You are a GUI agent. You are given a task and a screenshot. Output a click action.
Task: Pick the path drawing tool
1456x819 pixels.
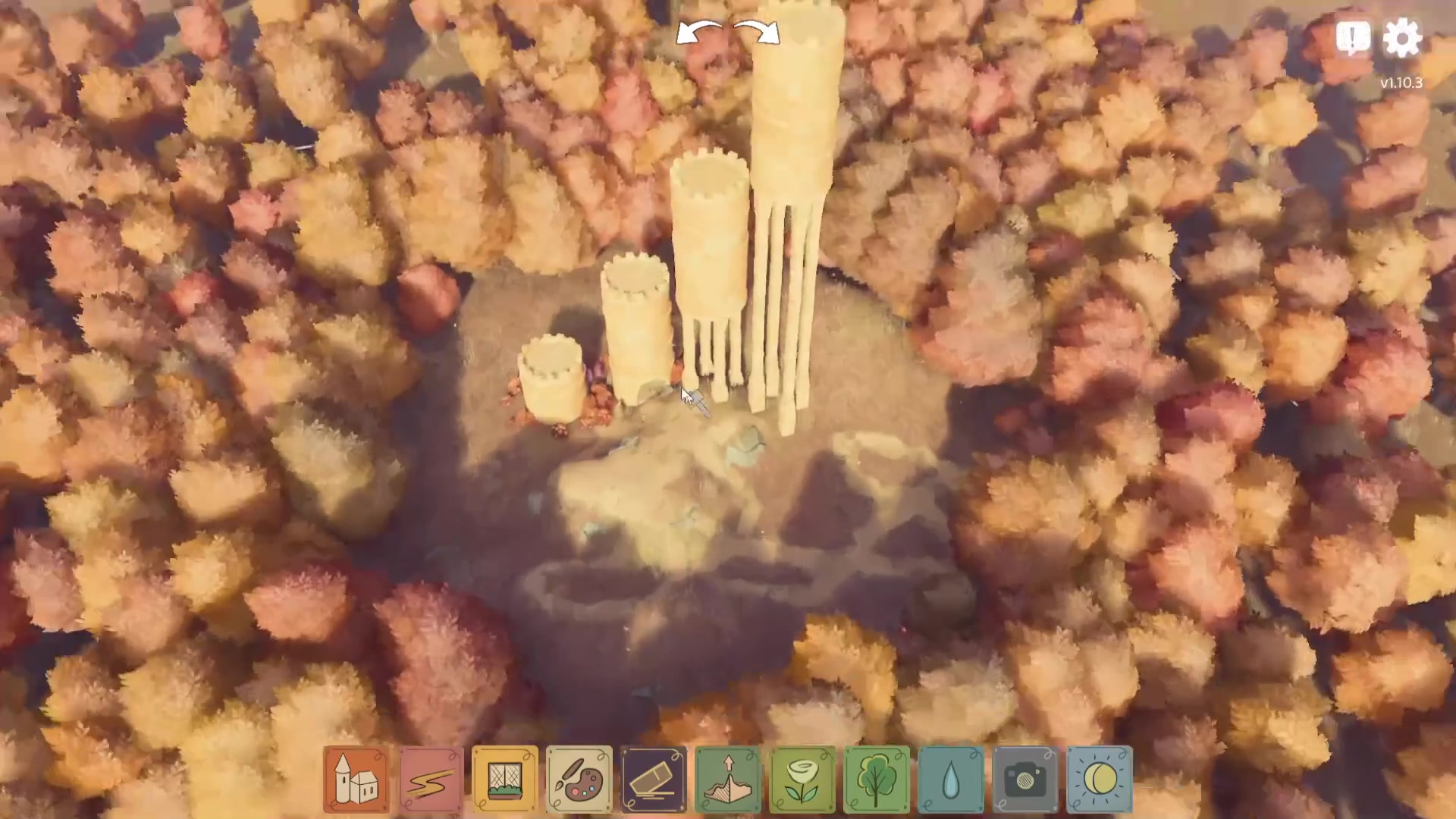click(x=430, y=778)
